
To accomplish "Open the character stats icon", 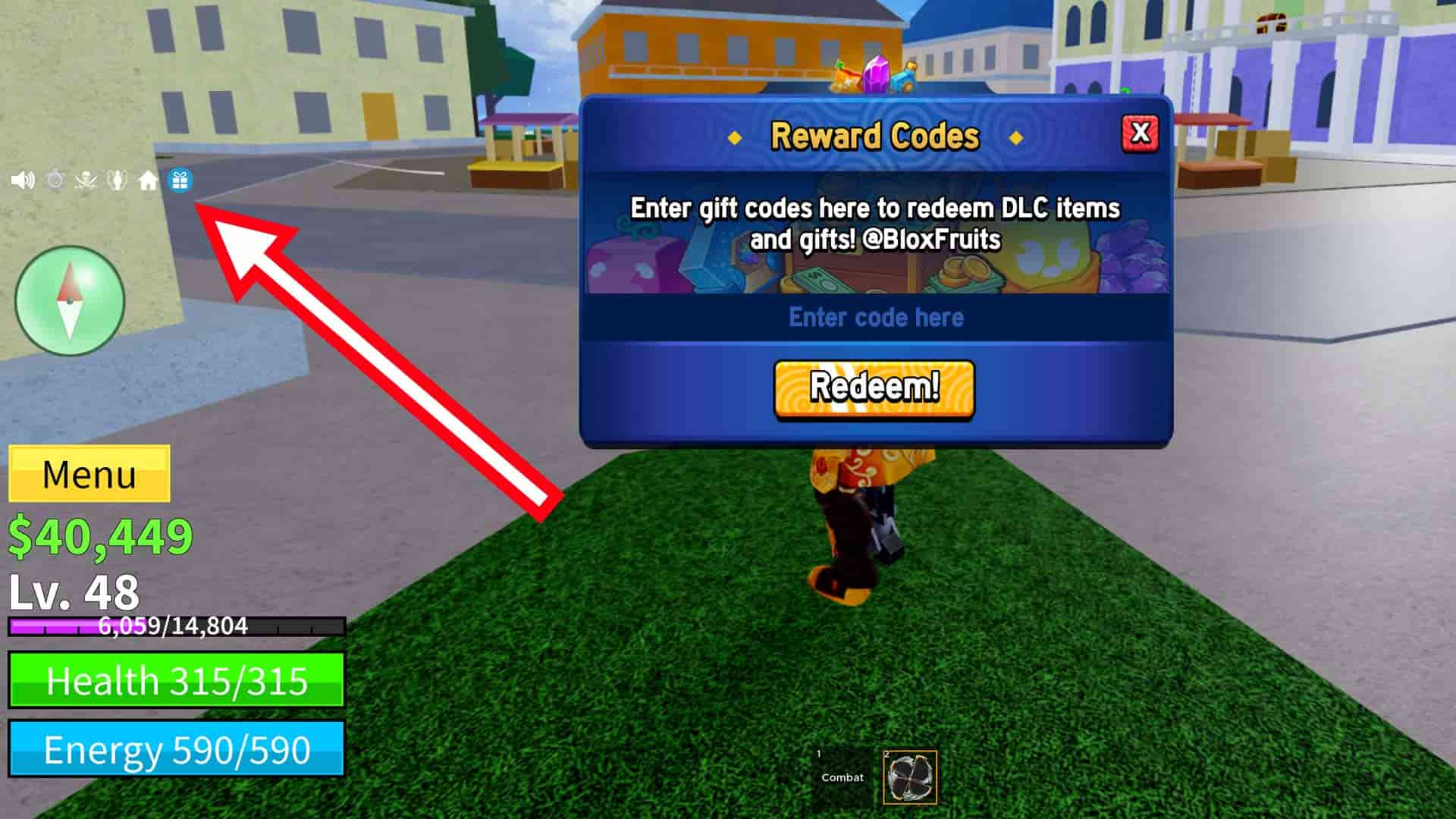I will tap(115, 180).
